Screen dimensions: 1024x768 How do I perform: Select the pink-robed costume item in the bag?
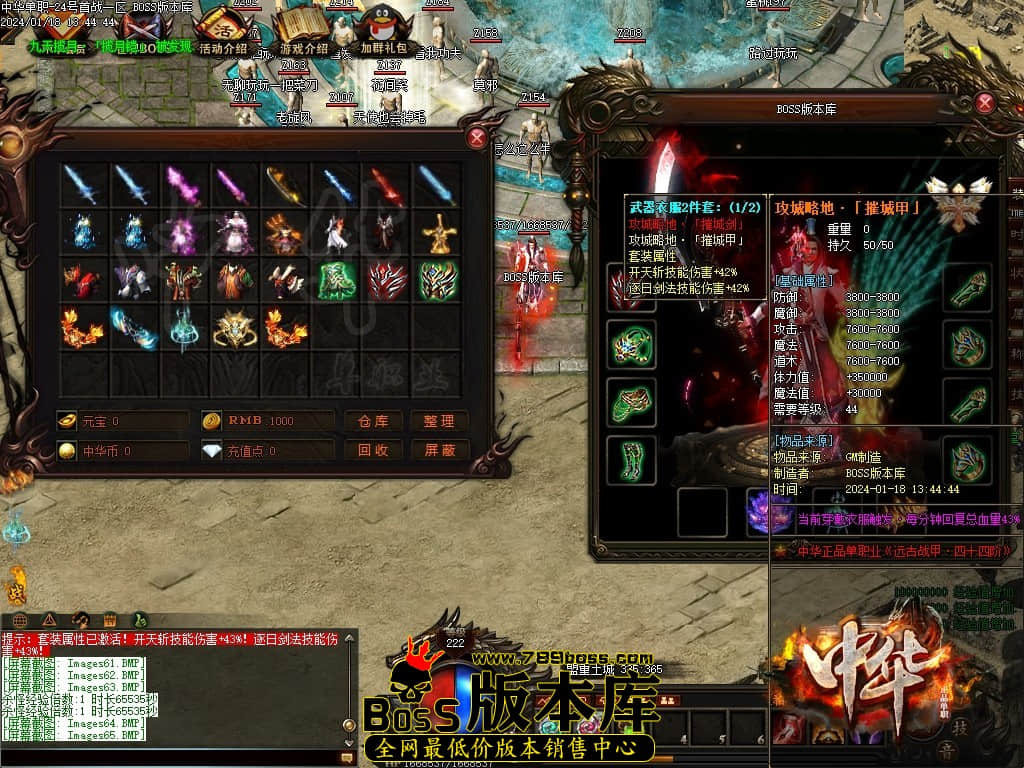point(234,234)
